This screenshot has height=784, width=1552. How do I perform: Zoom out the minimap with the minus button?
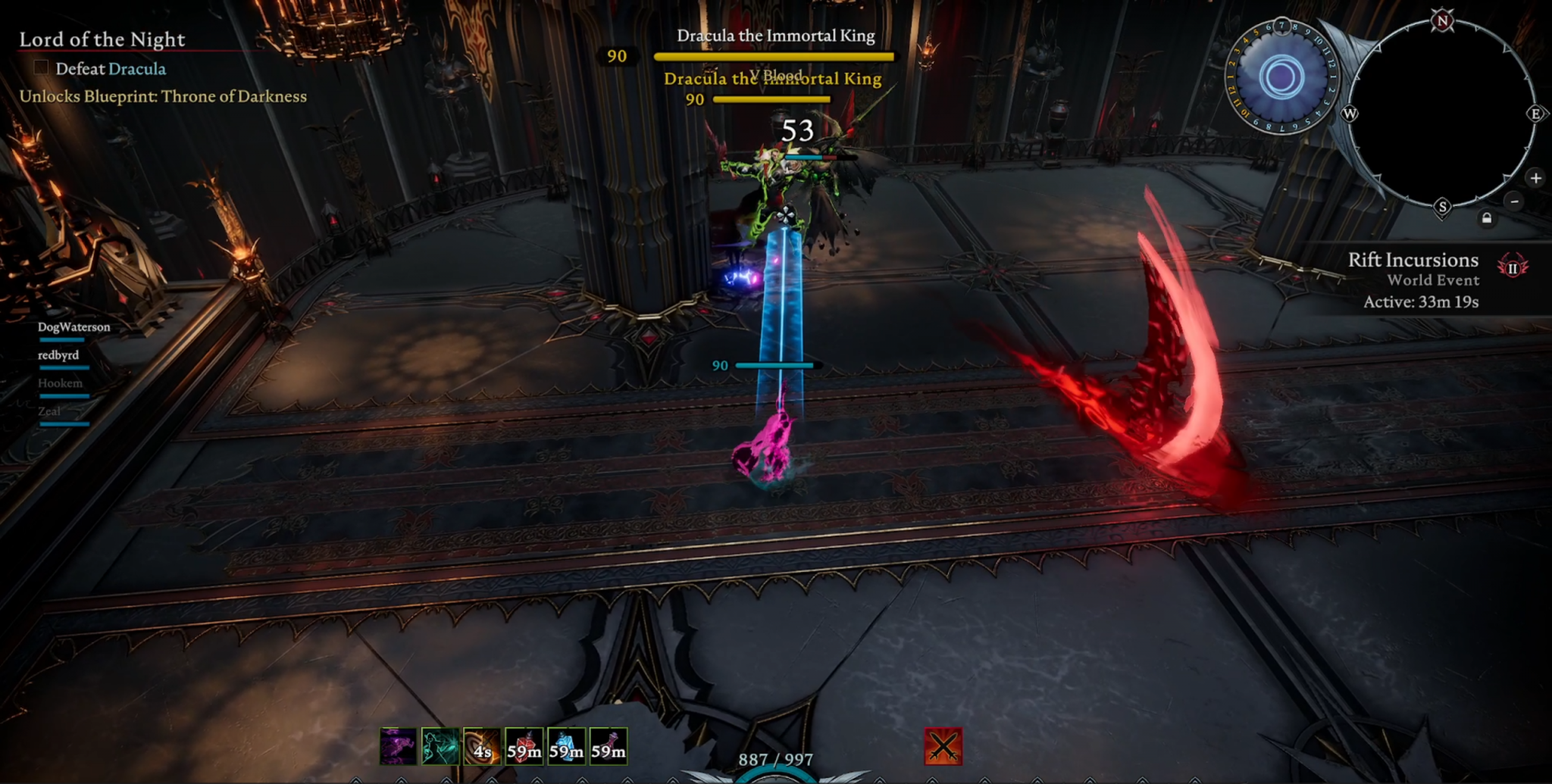1514,201
